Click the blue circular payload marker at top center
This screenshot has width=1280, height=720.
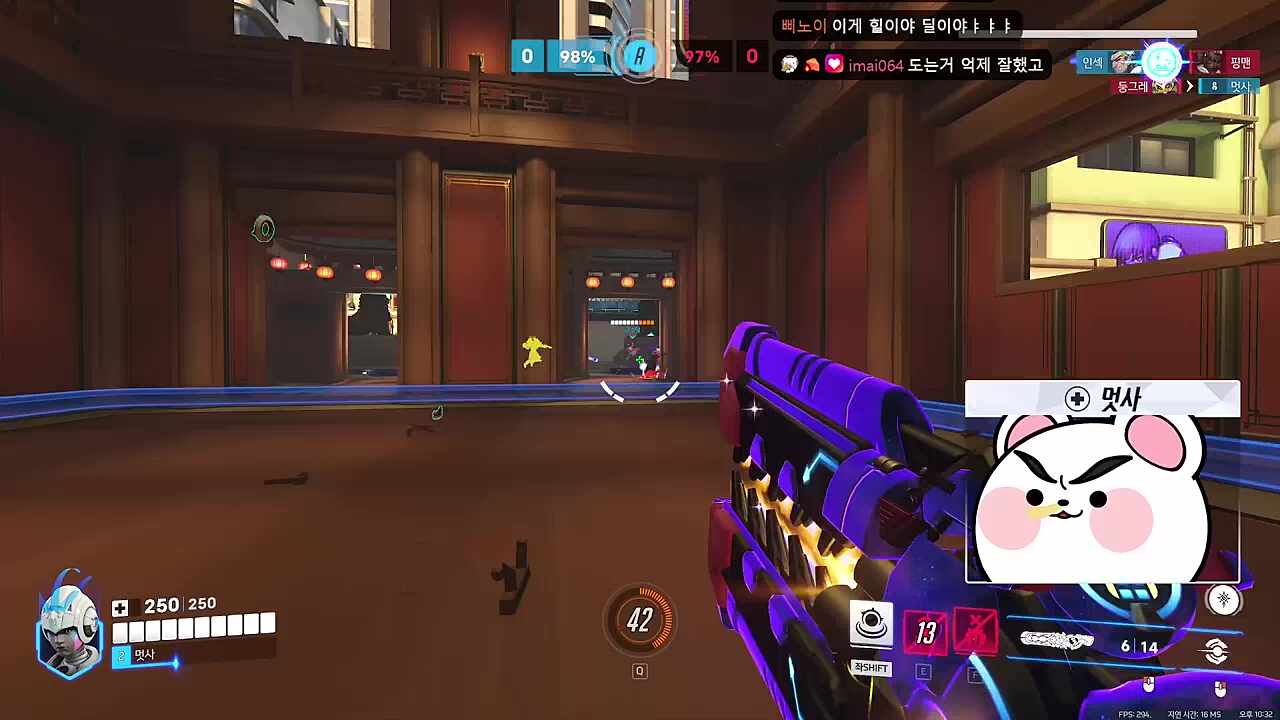pos(638,56)
